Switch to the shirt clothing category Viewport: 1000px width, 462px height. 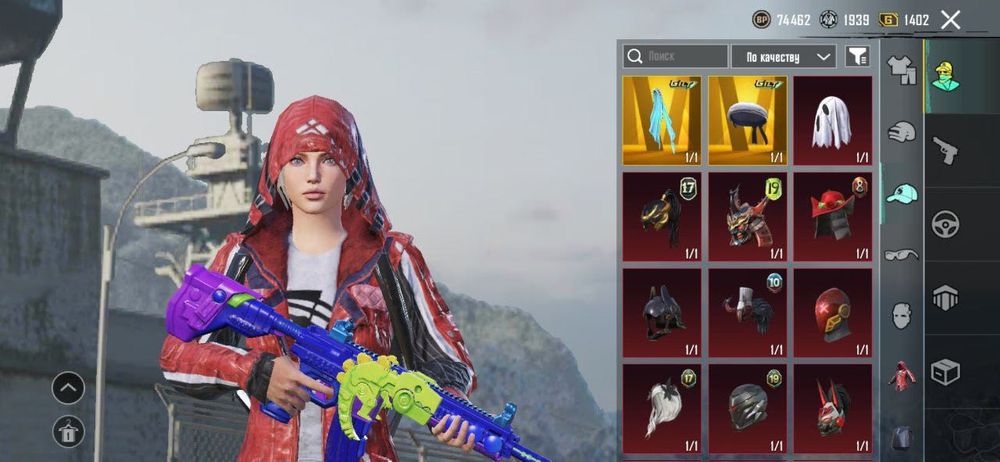click(x=903, y=70)
